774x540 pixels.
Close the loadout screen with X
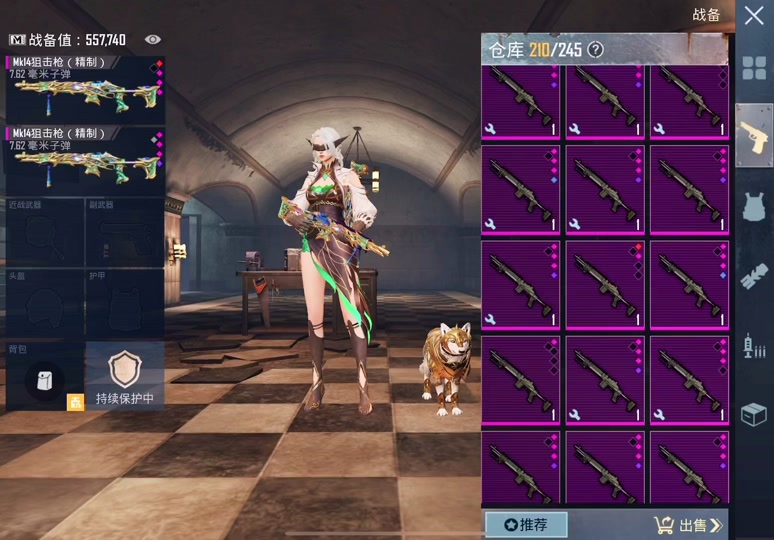coord(753,16)
